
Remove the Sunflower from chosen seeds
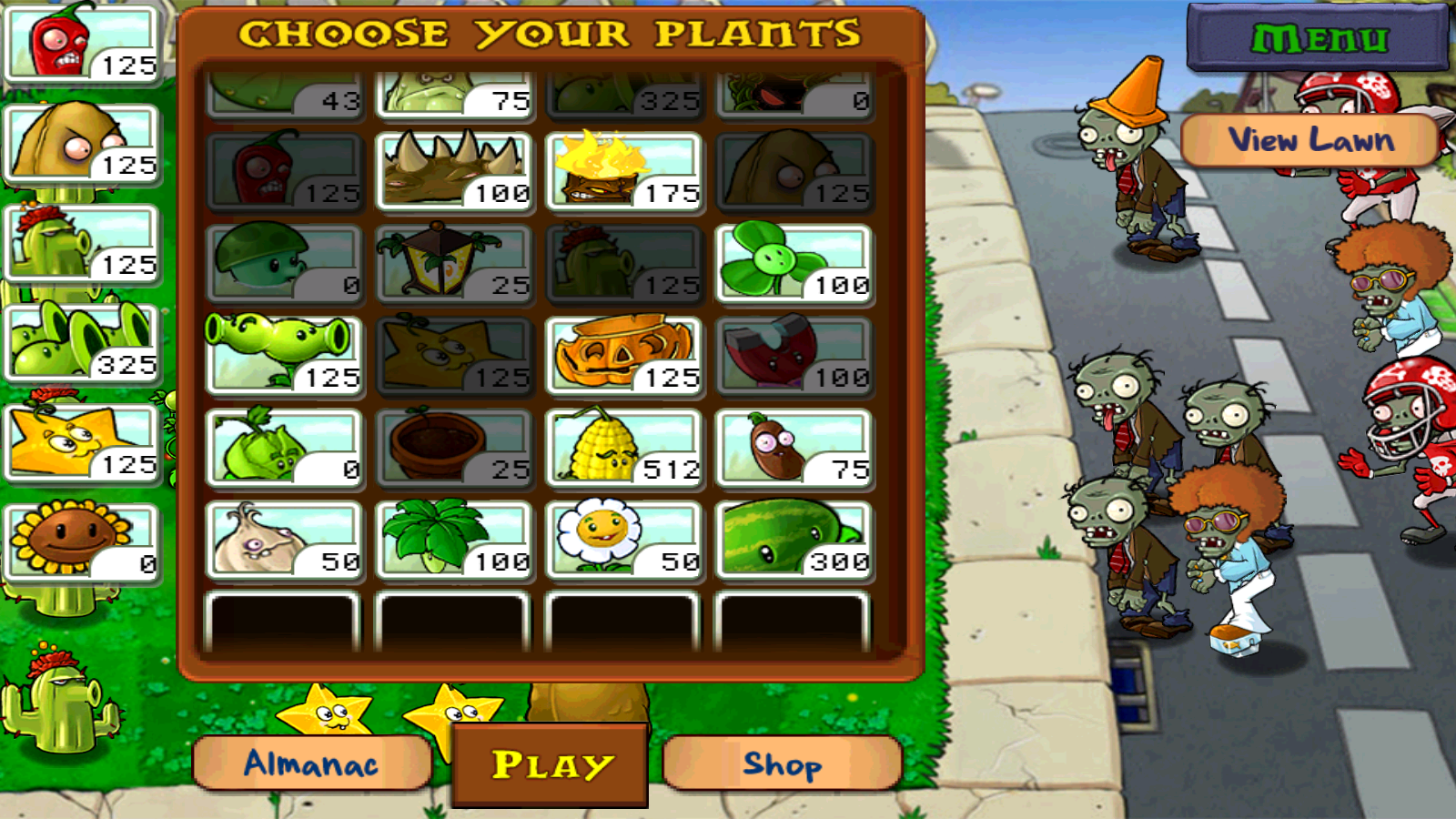tap(82, 542)
